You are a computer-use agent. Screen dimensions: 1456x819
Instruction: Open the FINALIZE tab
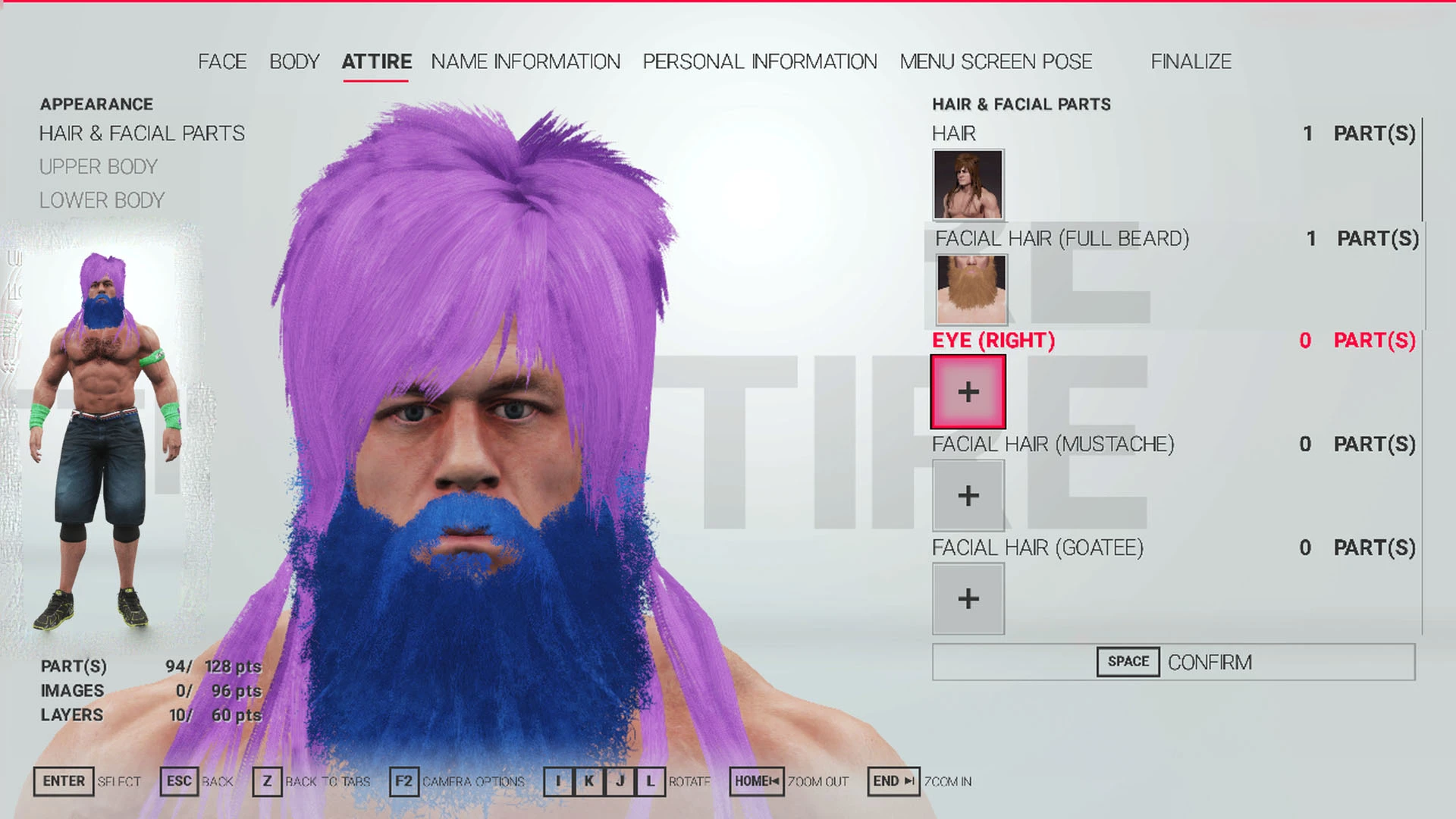1191,61
